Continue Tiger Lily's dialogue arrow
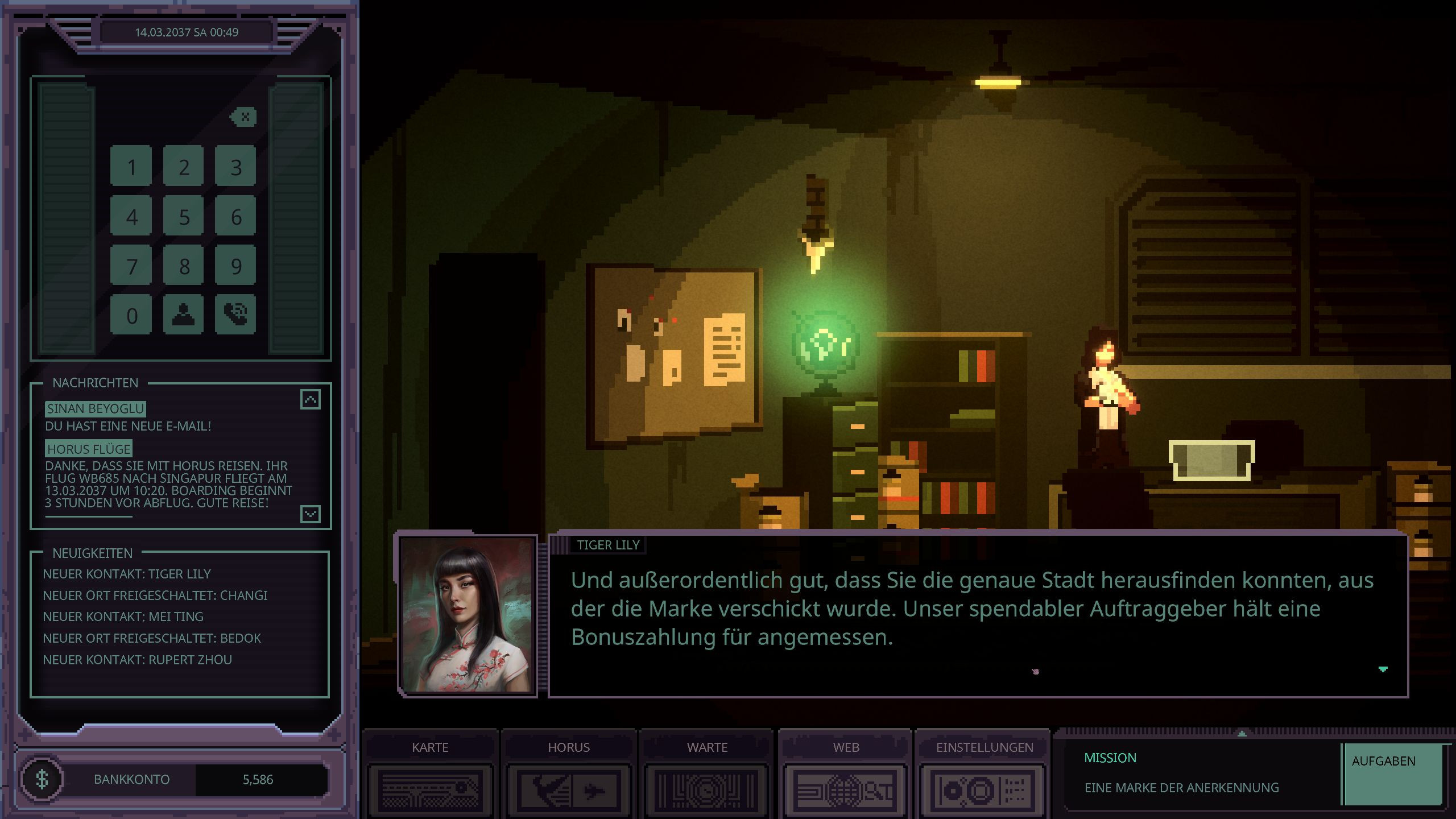The image size is (1456, 819). tap(1383, 669)
